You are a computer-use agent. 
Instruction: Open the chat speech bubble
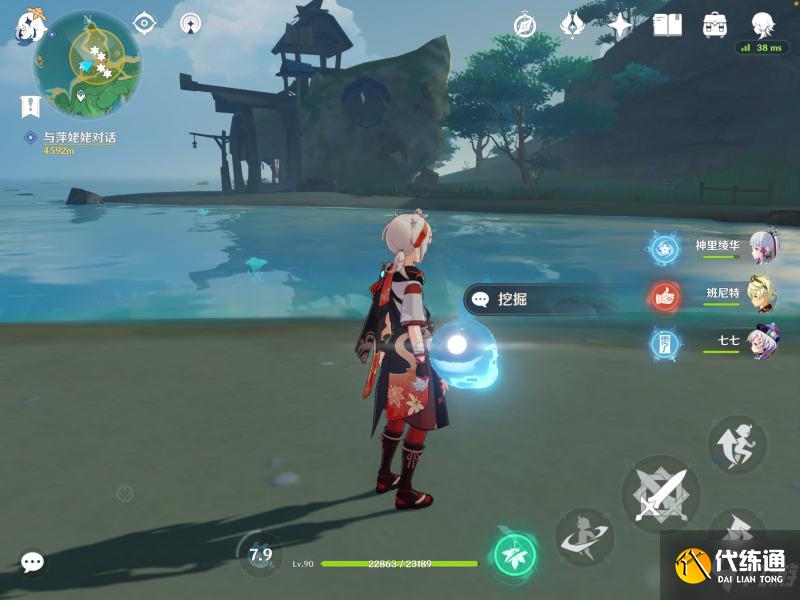tap(32, 563)
